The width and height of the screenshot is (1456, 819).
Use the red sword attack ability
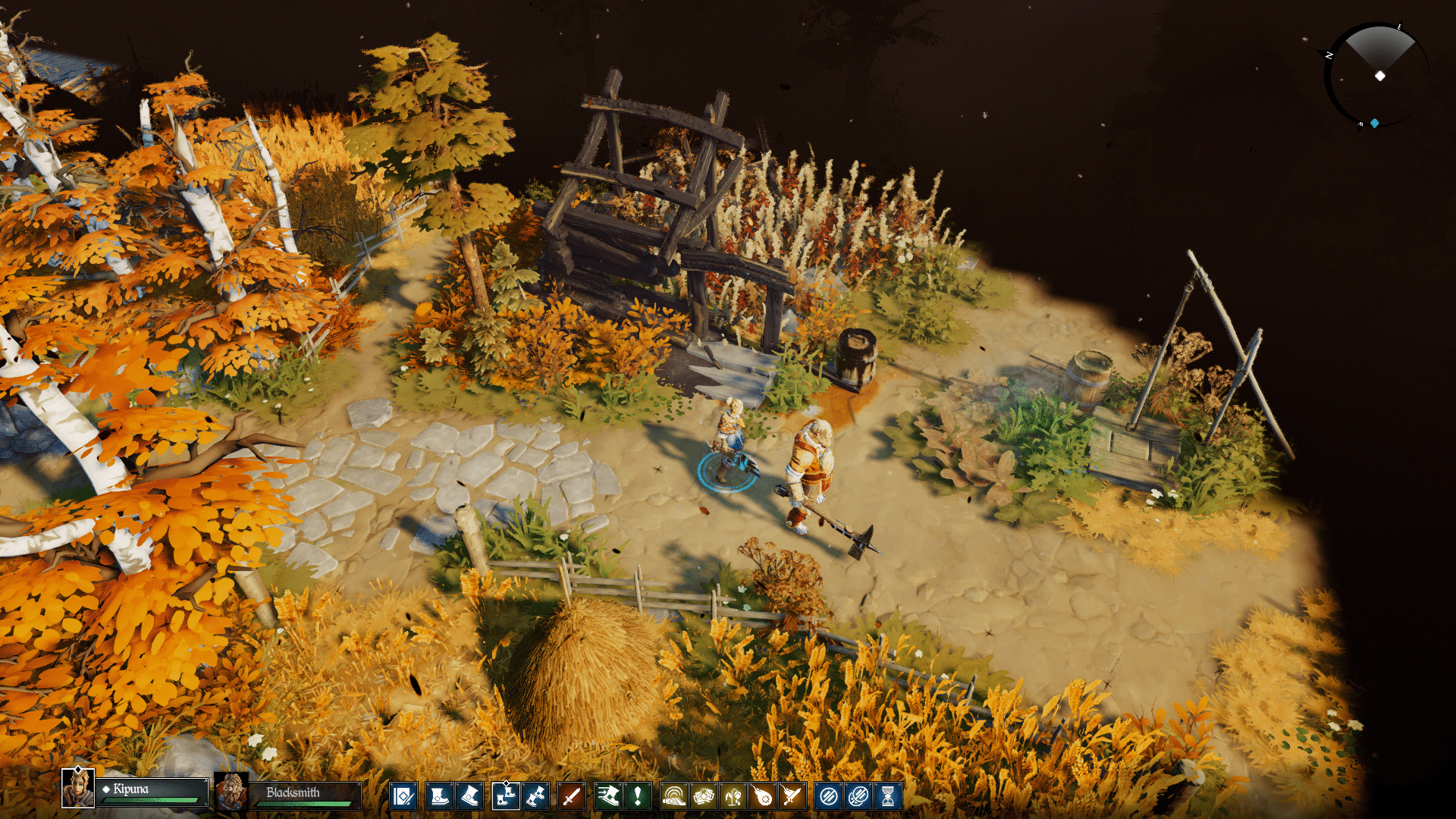point(572,796)
